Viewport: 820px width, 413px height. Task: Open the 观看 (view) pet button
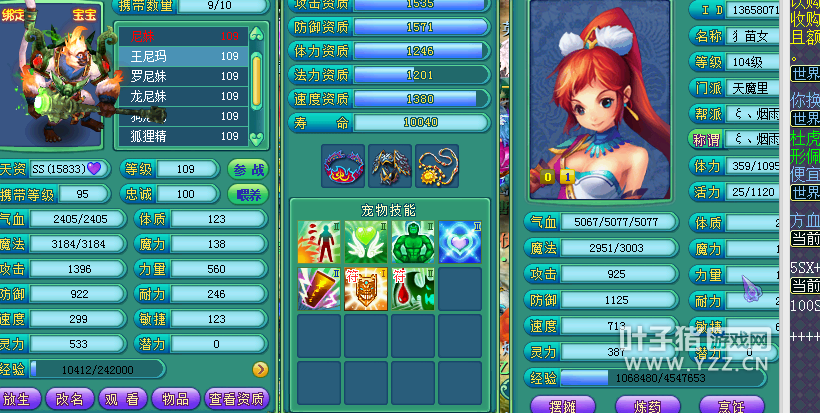pos(122,398)
